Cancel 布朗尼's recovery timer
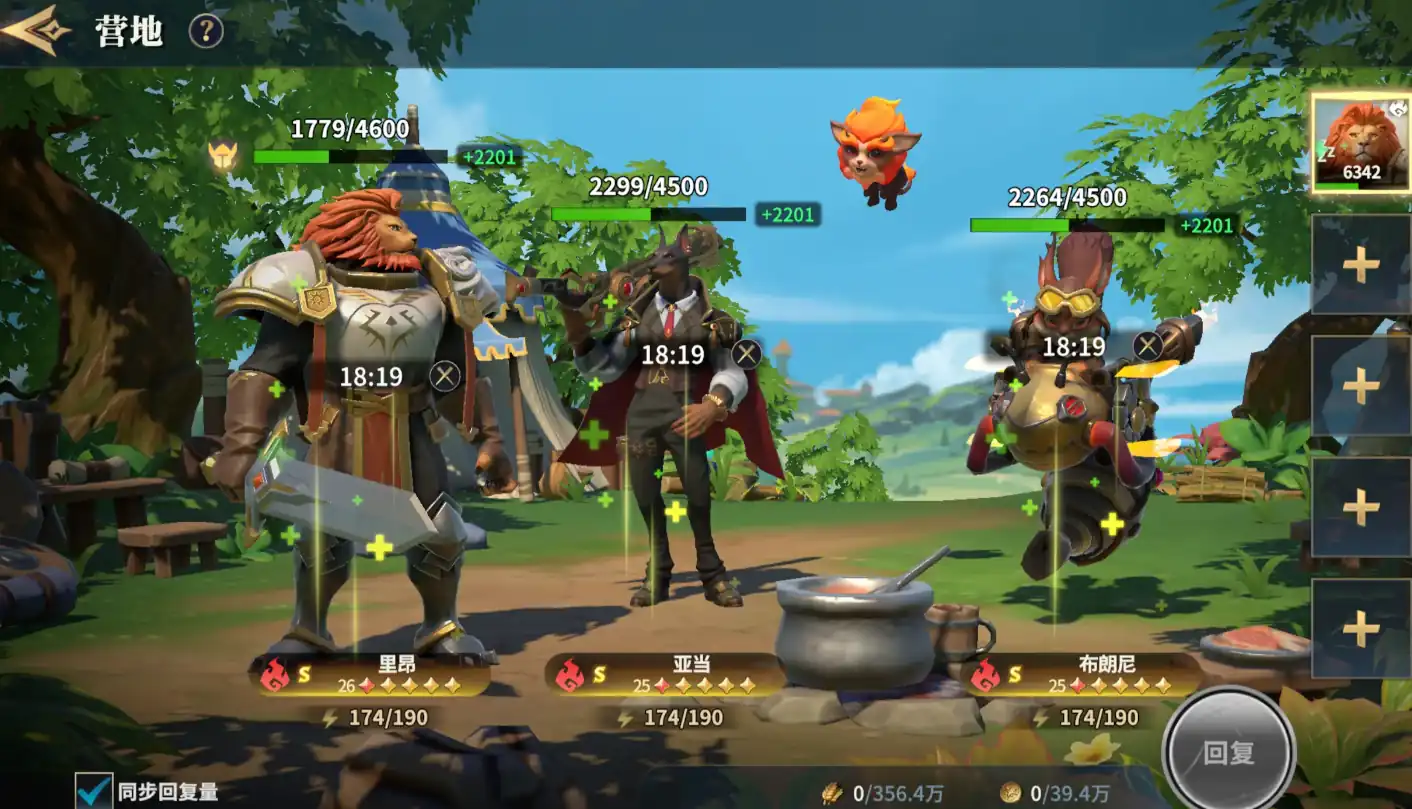The width and height of the screenshot is (1412, 809). [1148, 347]
